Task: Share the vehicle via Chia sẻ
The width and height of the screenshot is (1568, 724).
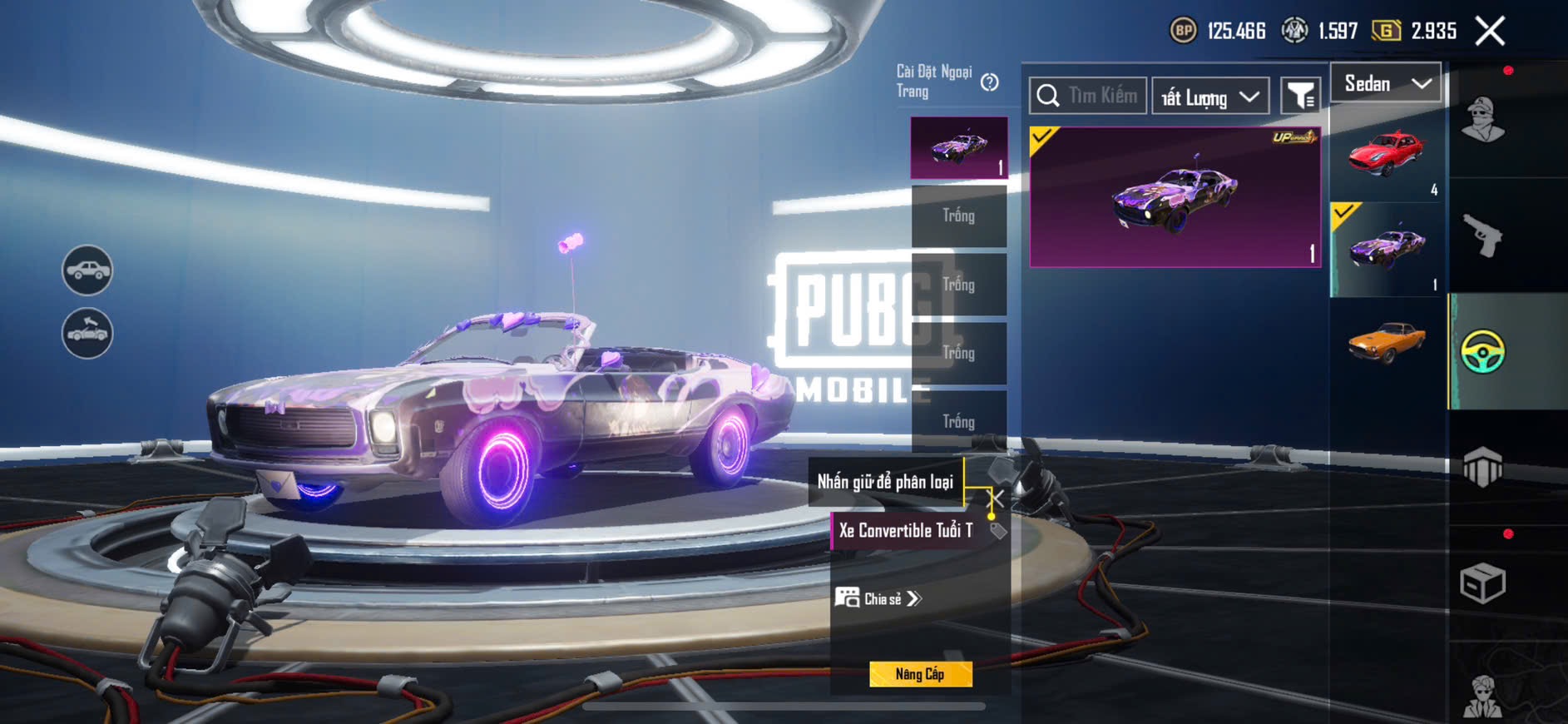Action: (879, 598)
